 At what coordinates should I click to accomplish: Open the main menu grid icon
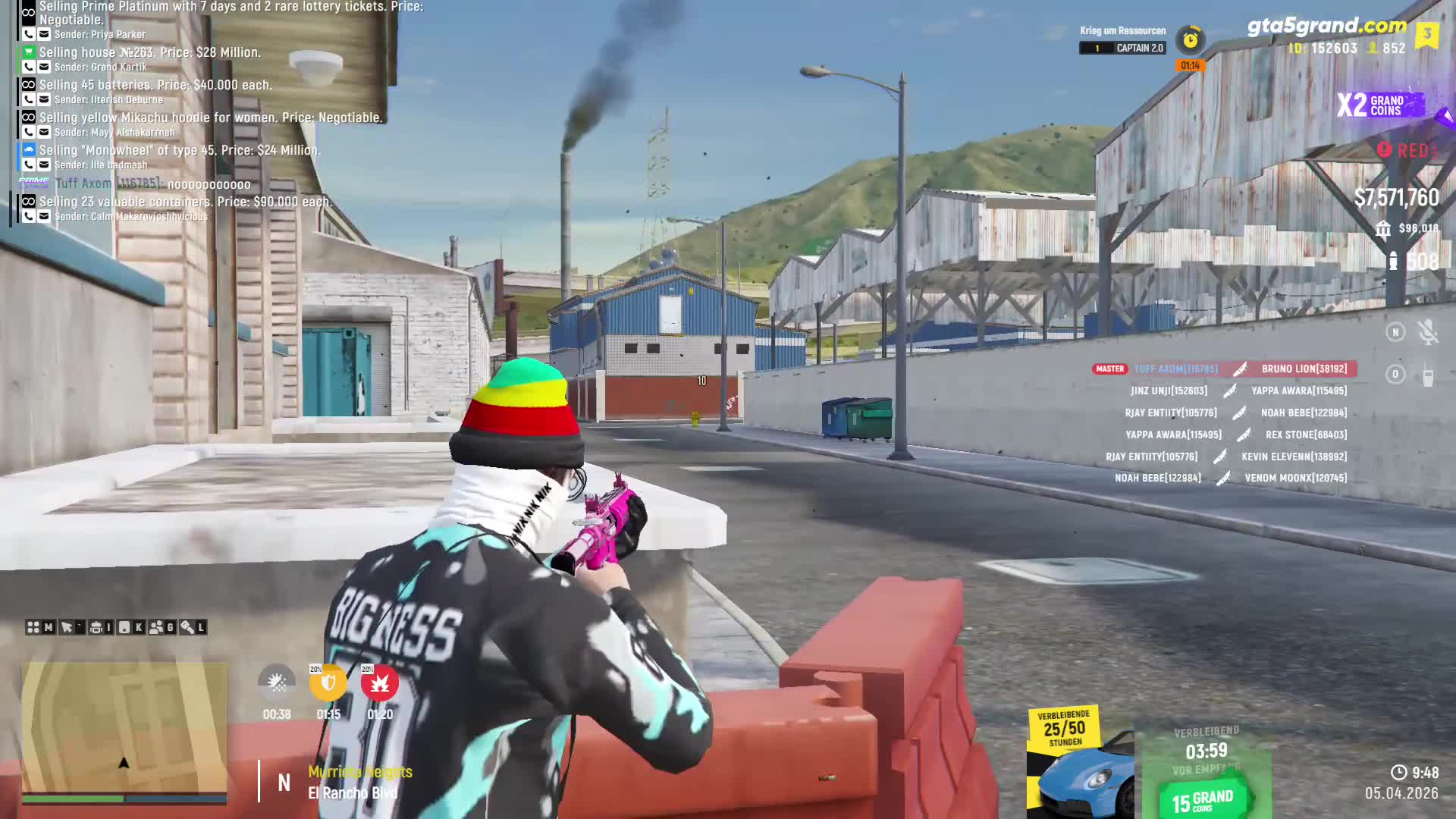(x=33, y=627)
